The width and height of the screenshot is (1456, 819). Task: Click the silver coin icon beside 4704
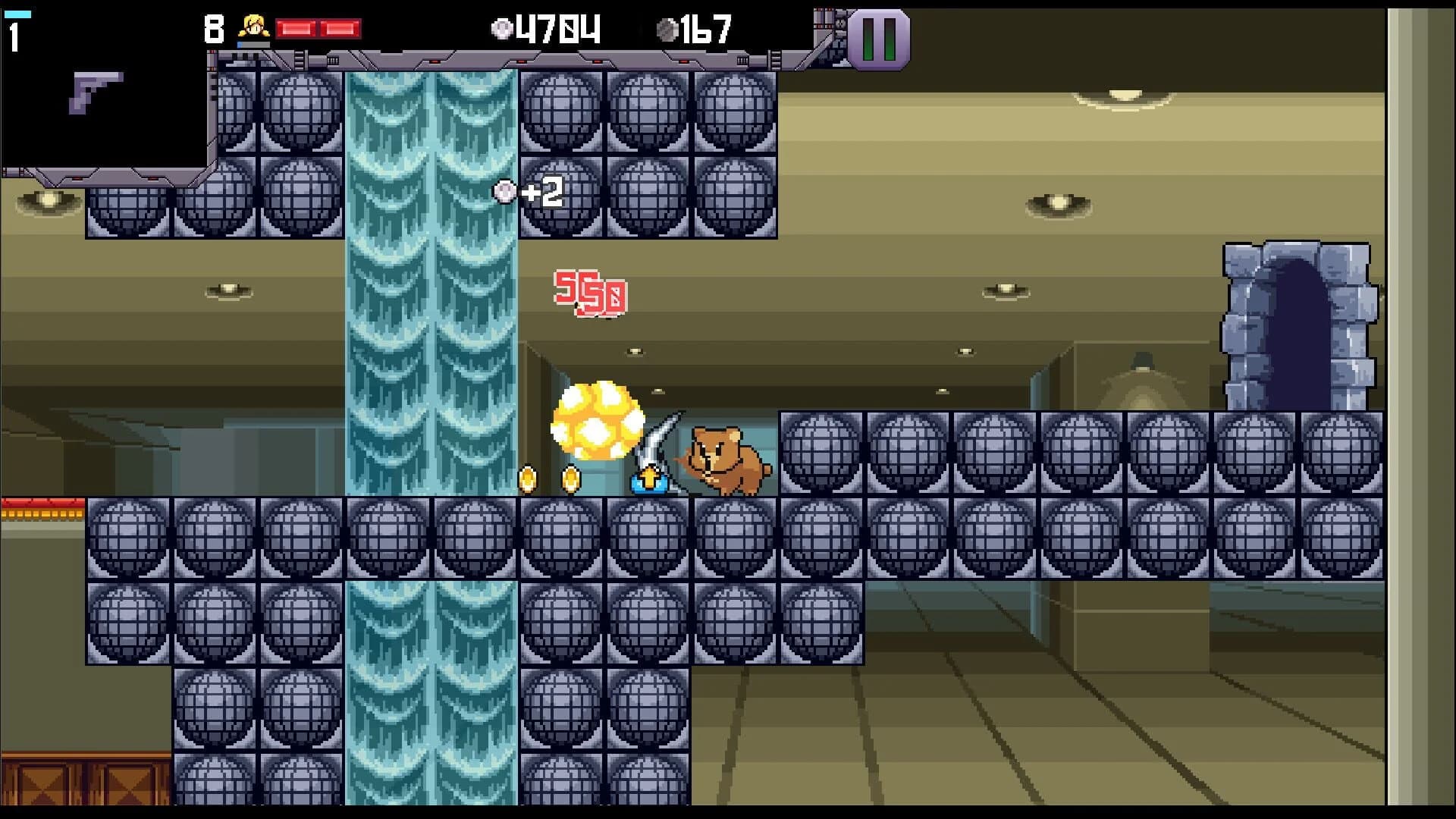coord(501,30)
